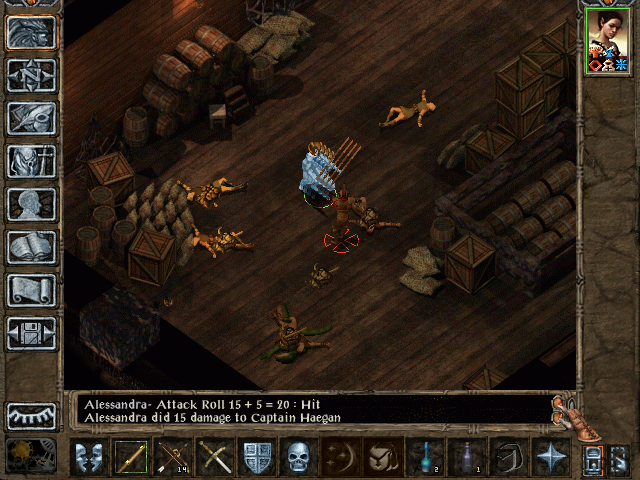
Task: Select the bow with 14 arrows
Action: coord(172,457)
